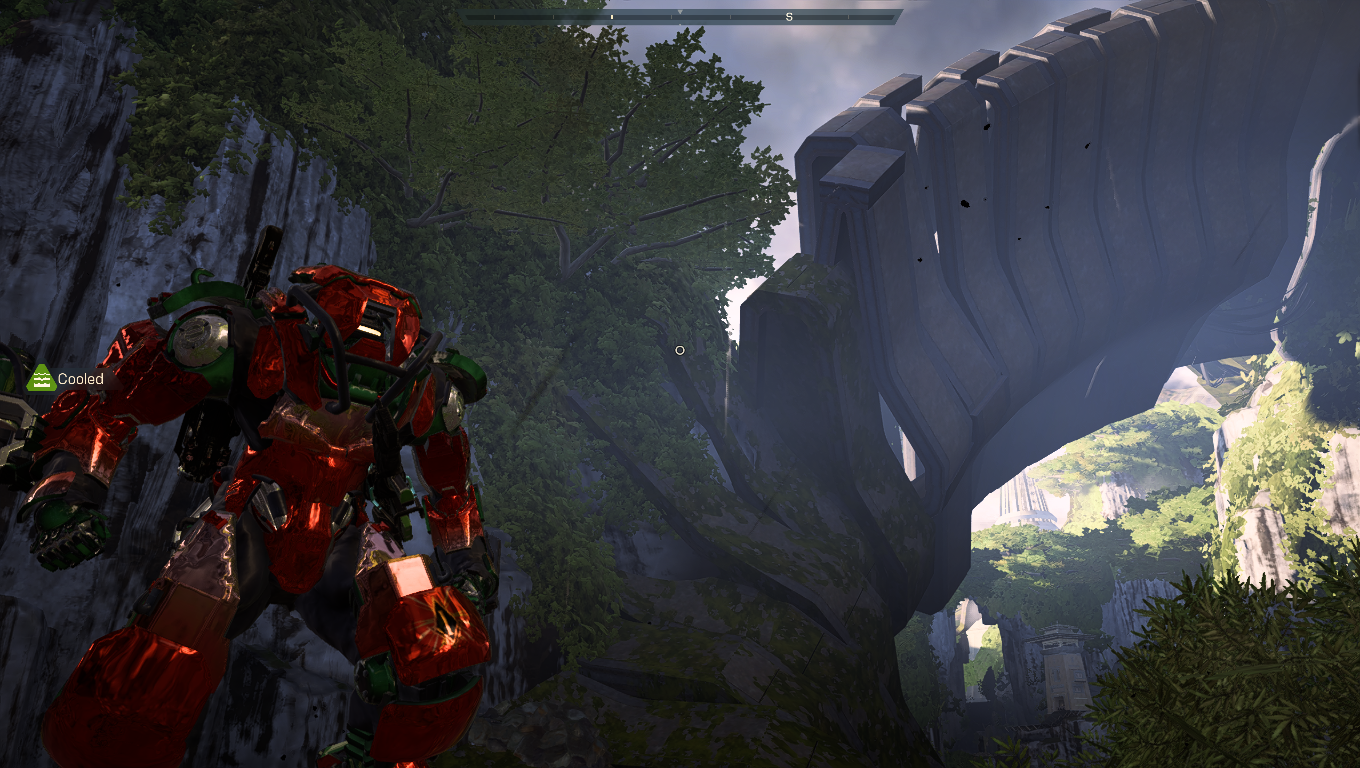Click the green Cooled status icon
The width and height of the screenshot is (1360, 768).
pos(40,378)
